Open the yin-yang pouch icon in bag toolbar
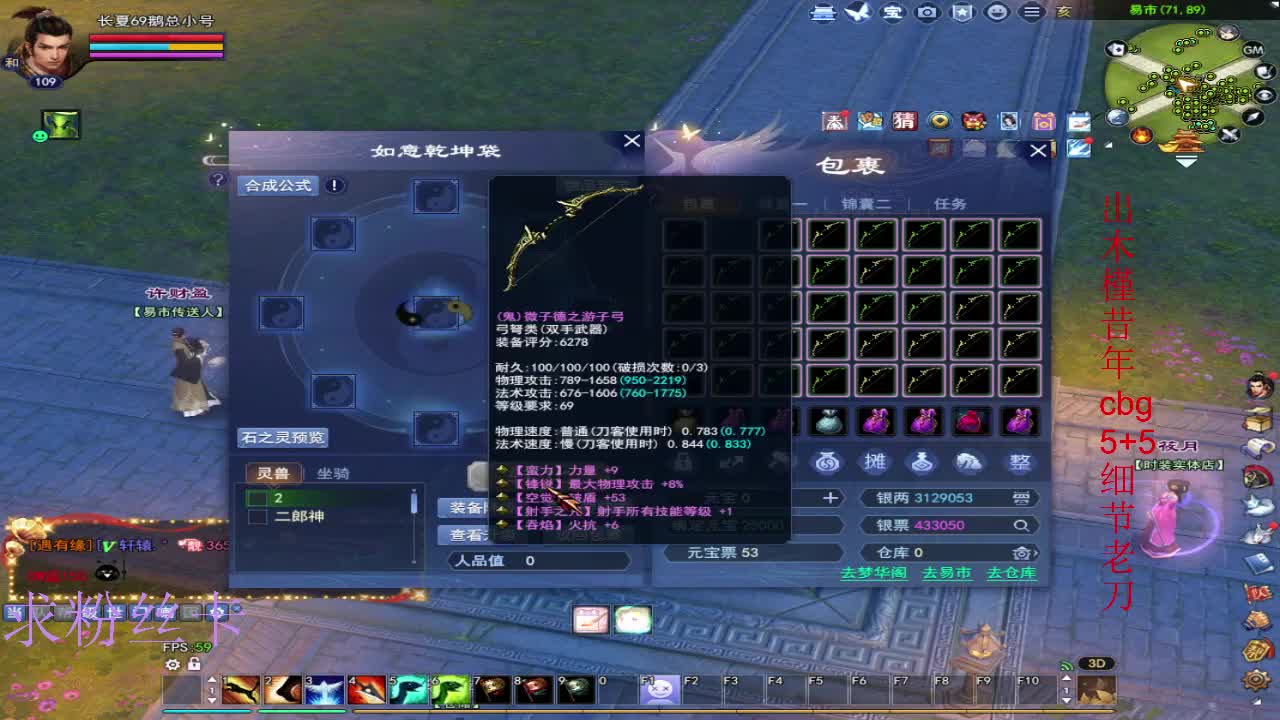The width and height of the screenshot is (1280, 720). (826, 461)
